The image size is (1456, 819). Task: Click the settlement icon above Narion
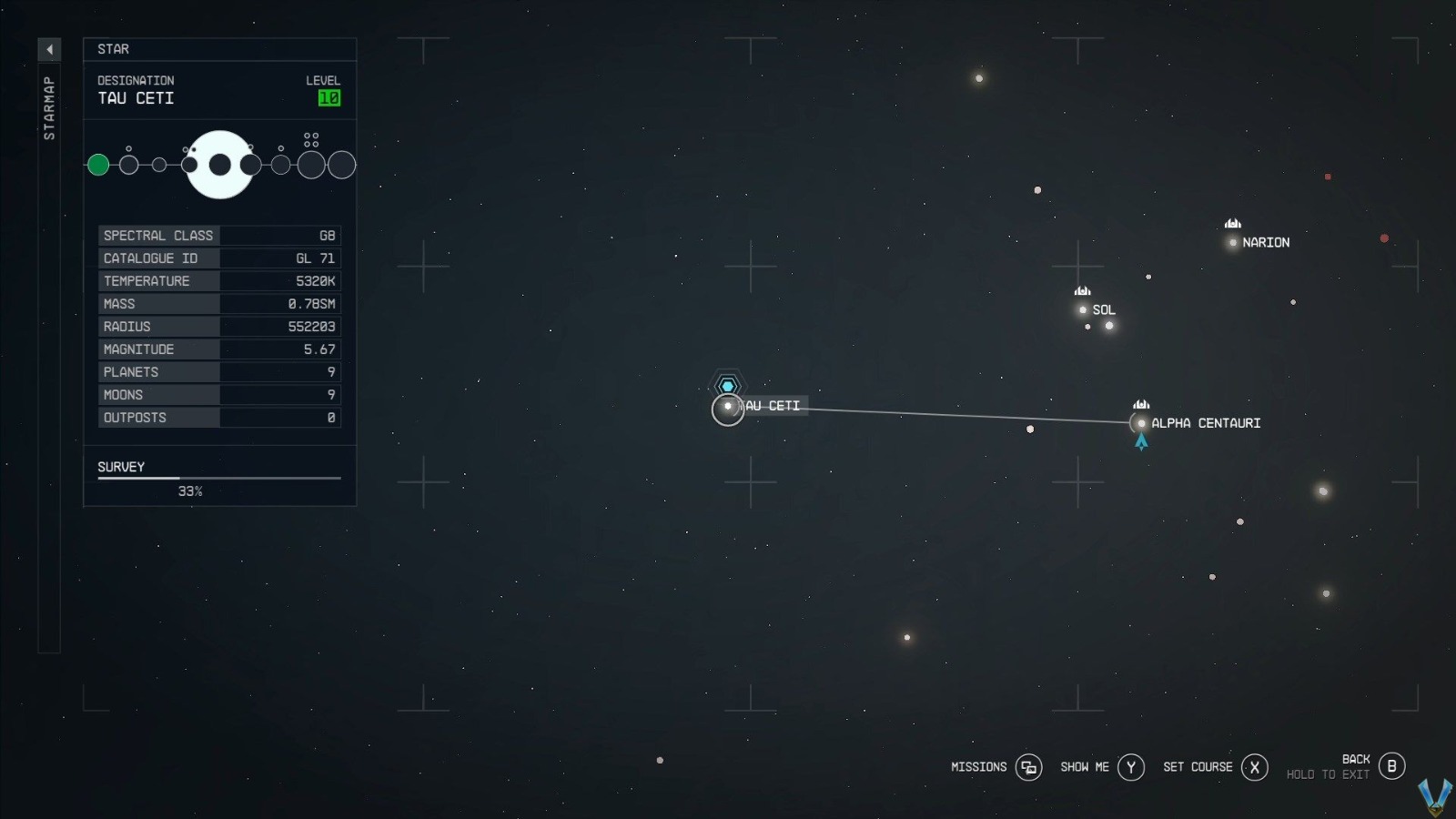click(x=1231, y=225)
